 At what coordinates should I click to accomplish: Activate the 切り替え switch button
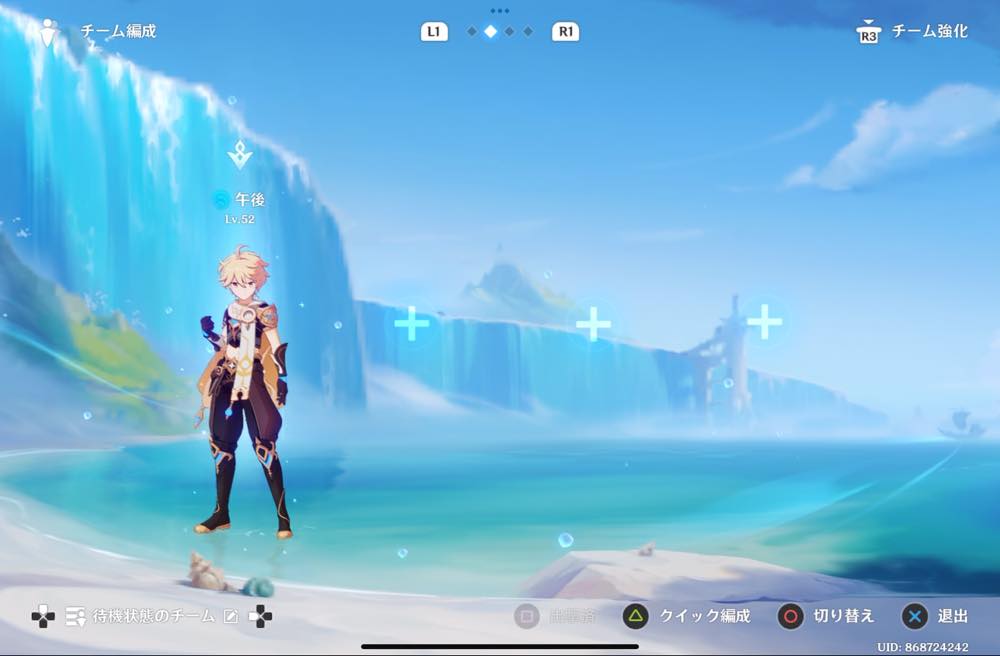pyautogui.click(x=827, y=616)
